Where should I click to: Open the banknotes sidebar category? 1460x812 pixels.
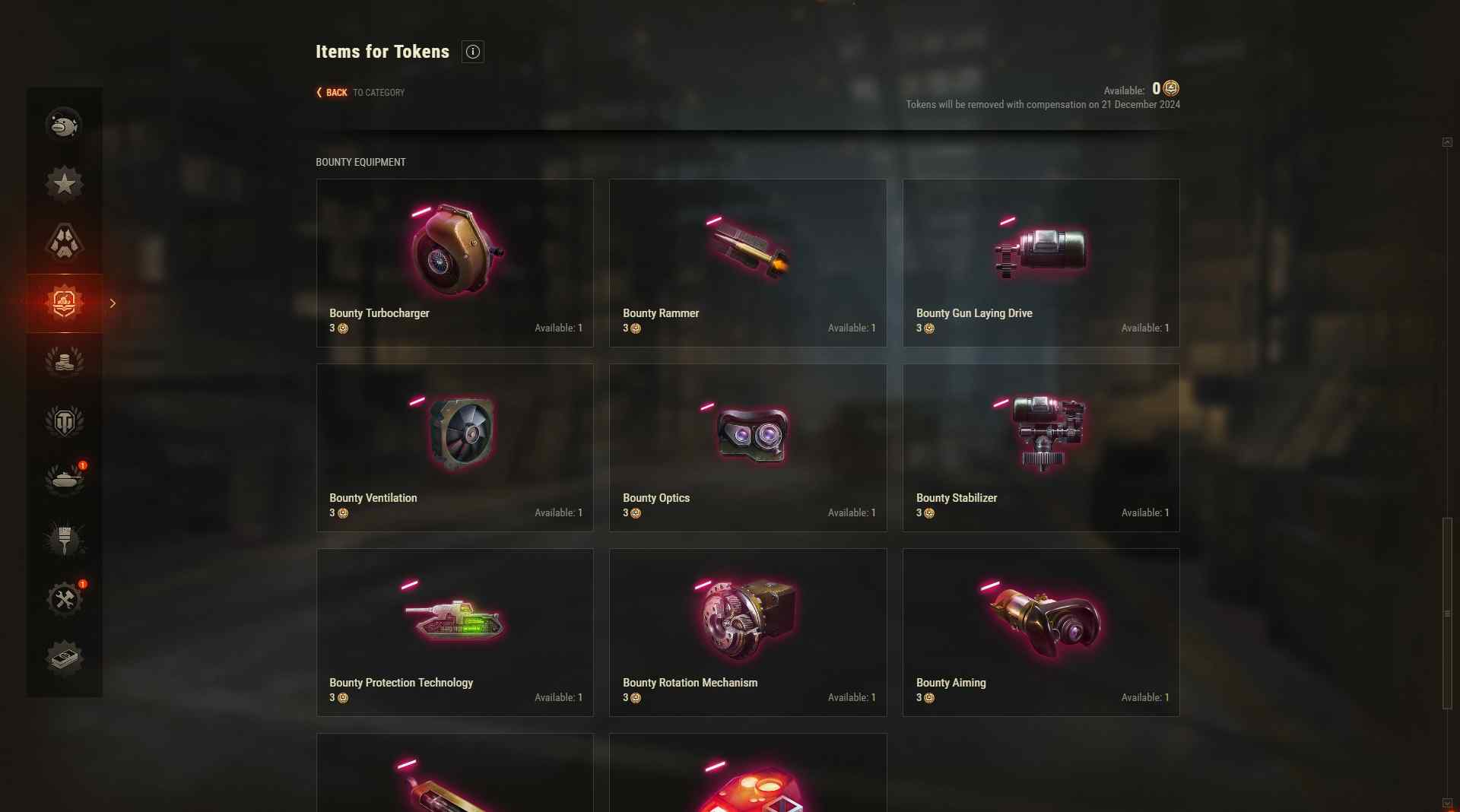pos(65,658)
